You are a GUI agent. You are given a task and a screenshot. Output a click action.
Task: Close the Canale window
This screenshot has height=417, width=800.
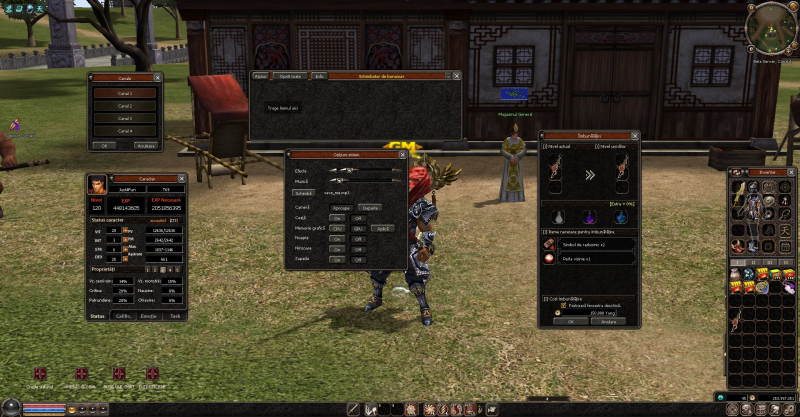point(158,76)
